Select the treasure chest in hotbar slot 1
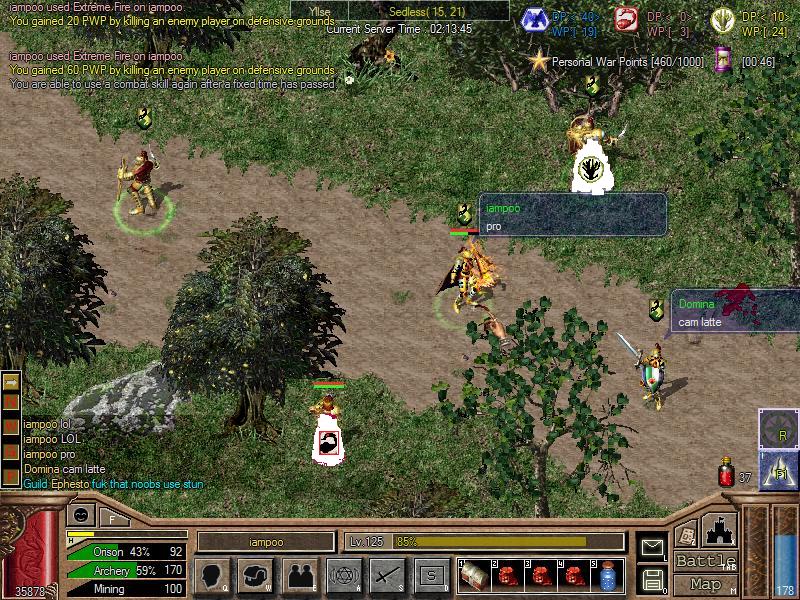Viewport: 800px width, 600px height. [x=475, y=576]
